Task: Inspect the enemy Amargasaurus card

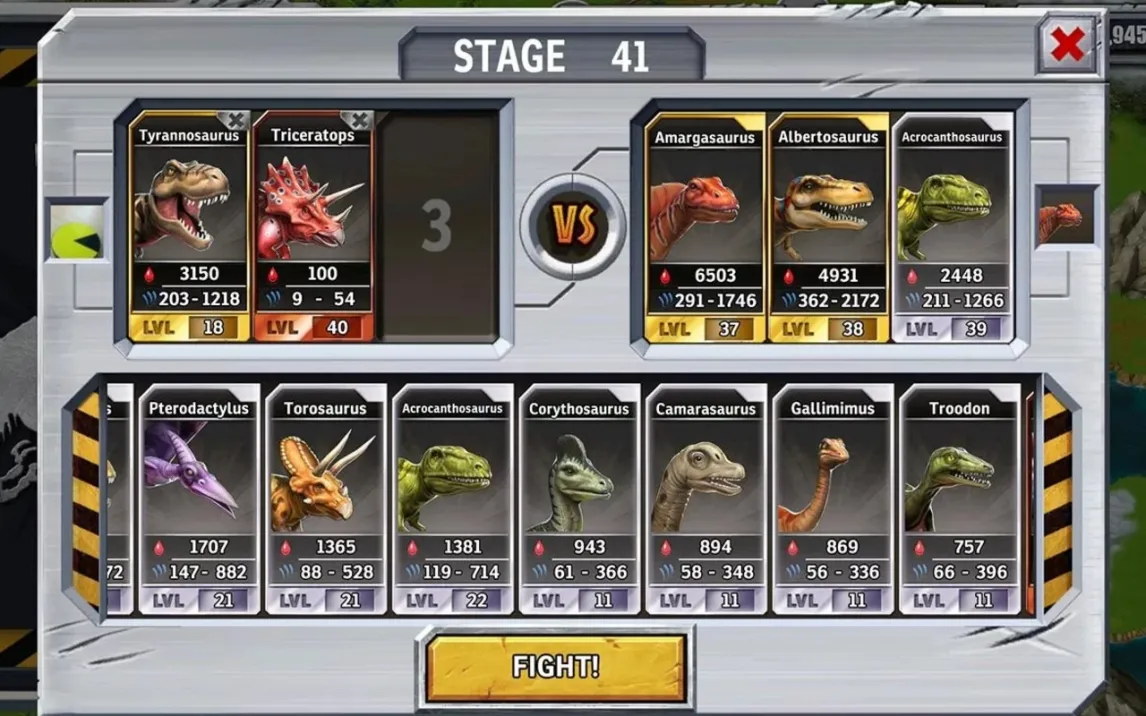Action: (705, 228)
